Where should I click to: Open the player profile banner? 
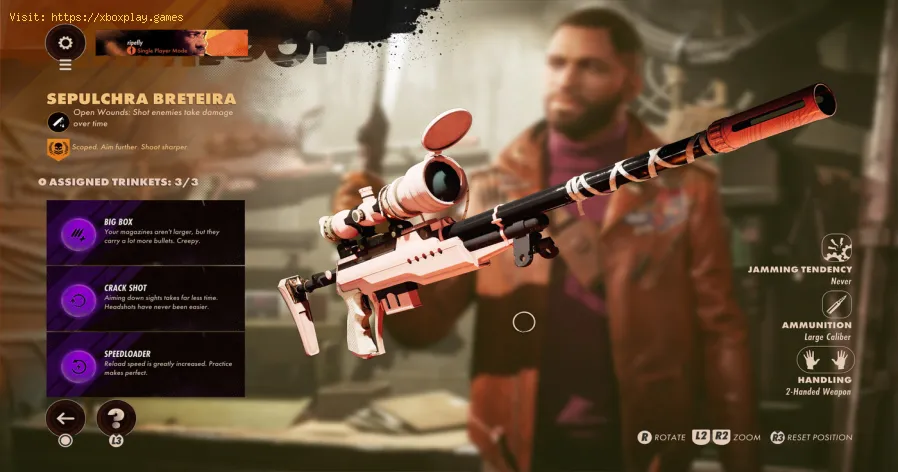(171, 42)
